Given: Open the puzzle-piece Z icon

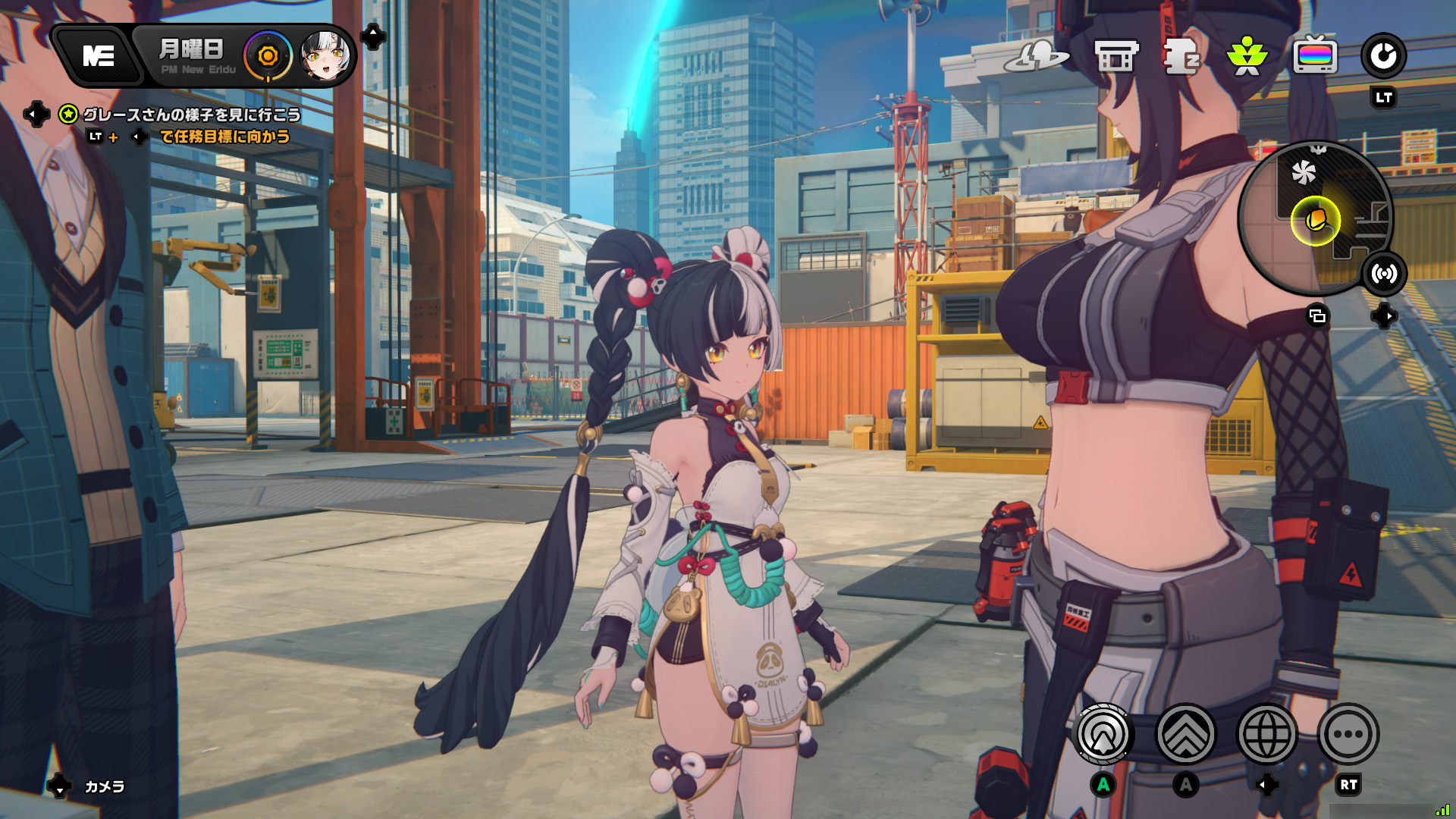Looking at the screenshot, I should (x=1181, y=56).
